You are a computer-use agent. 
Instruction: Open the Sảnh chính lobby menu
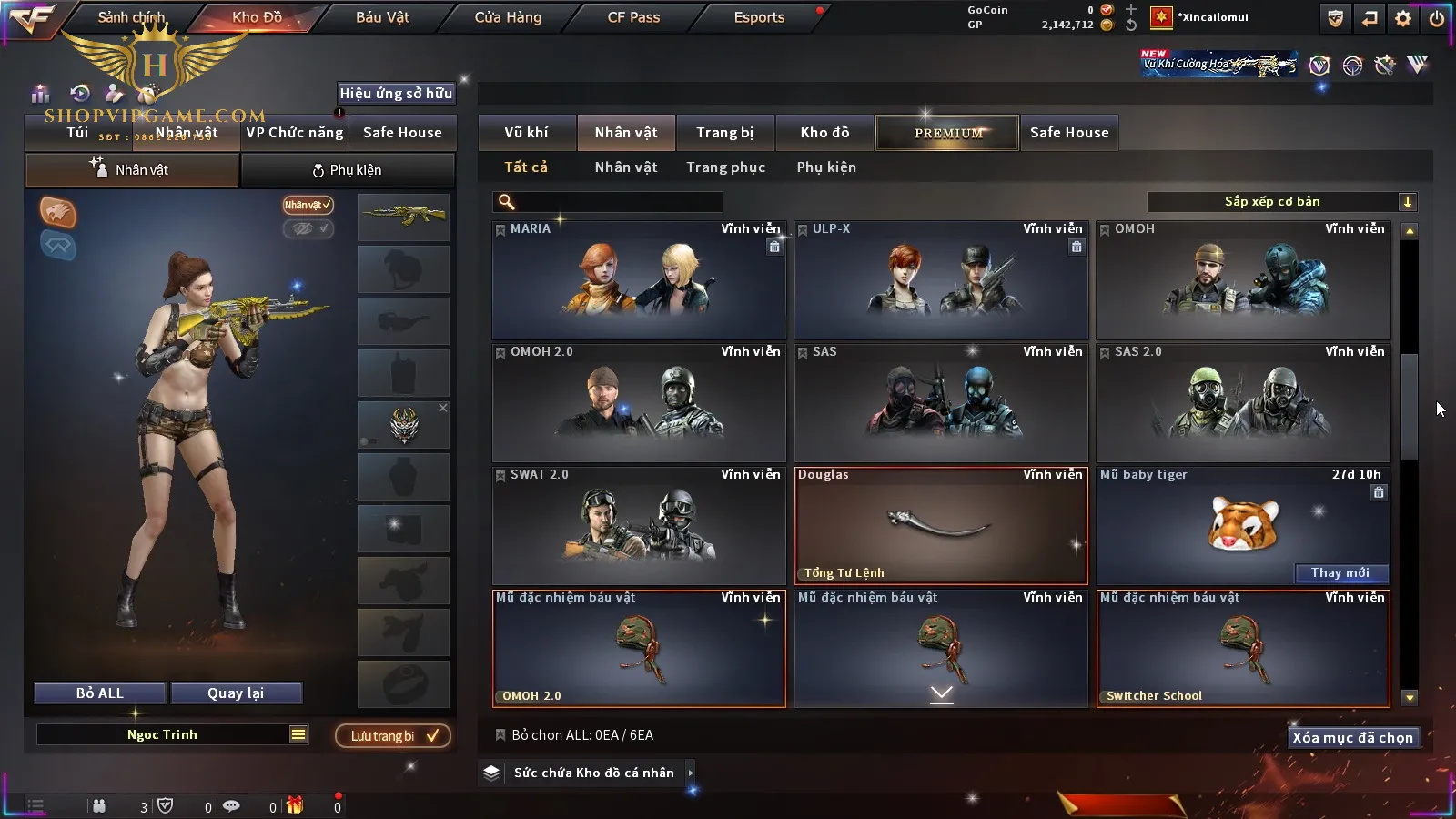pyautogui.click(x=132, y=17)
